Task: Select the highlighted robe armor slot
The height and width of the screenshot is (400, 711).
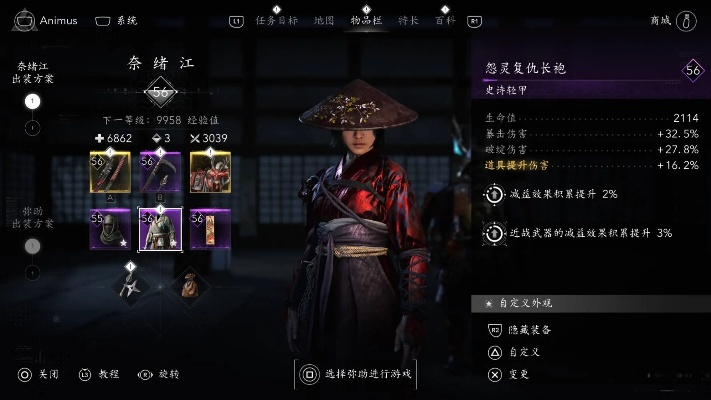Action: pyautogui.click(x=159, y=230)
